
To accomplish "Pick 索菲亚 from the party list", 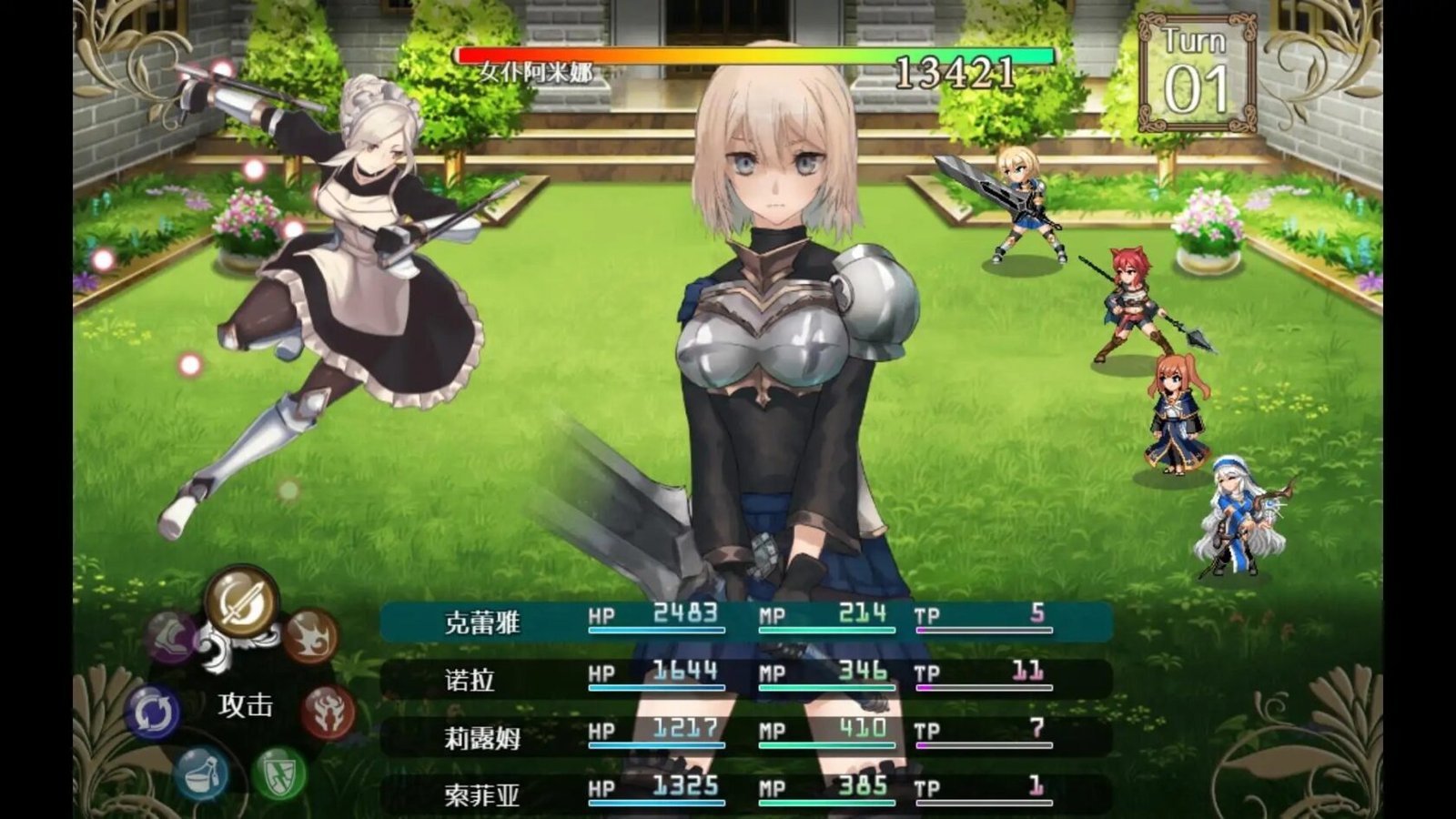I will [746, 793].
